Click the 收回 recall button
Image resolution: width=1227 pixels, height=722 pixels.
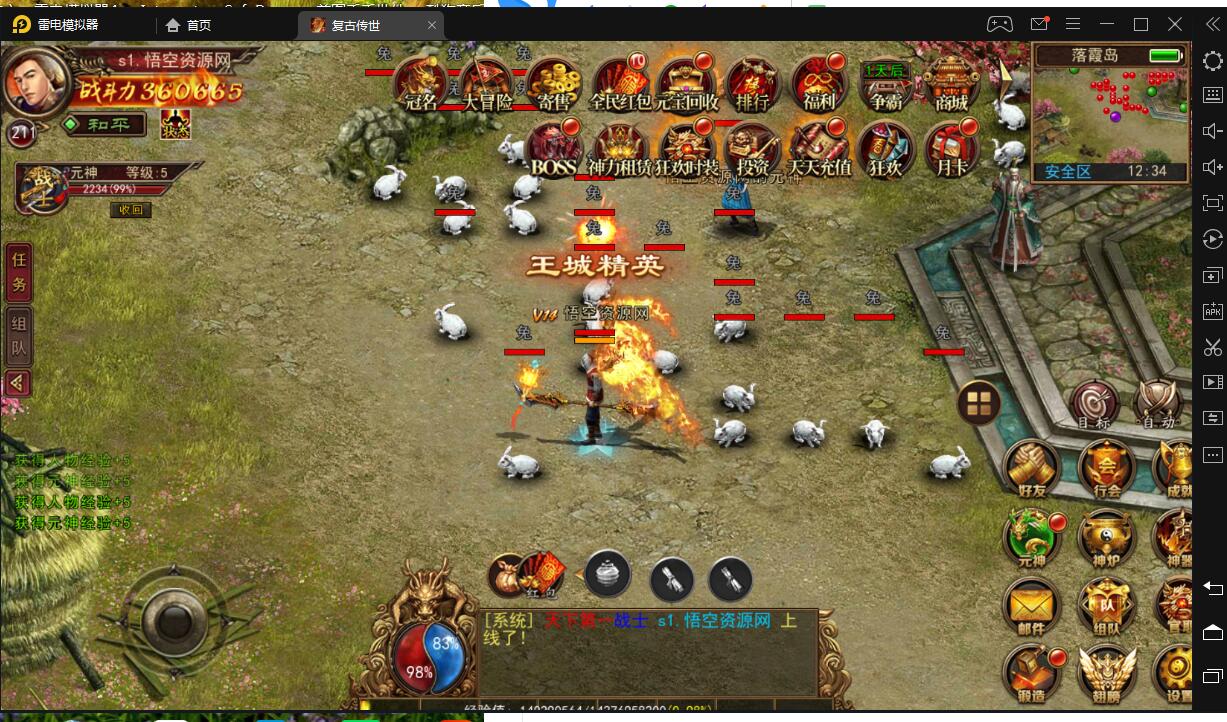pyautogui.click(x=130, y=210)
